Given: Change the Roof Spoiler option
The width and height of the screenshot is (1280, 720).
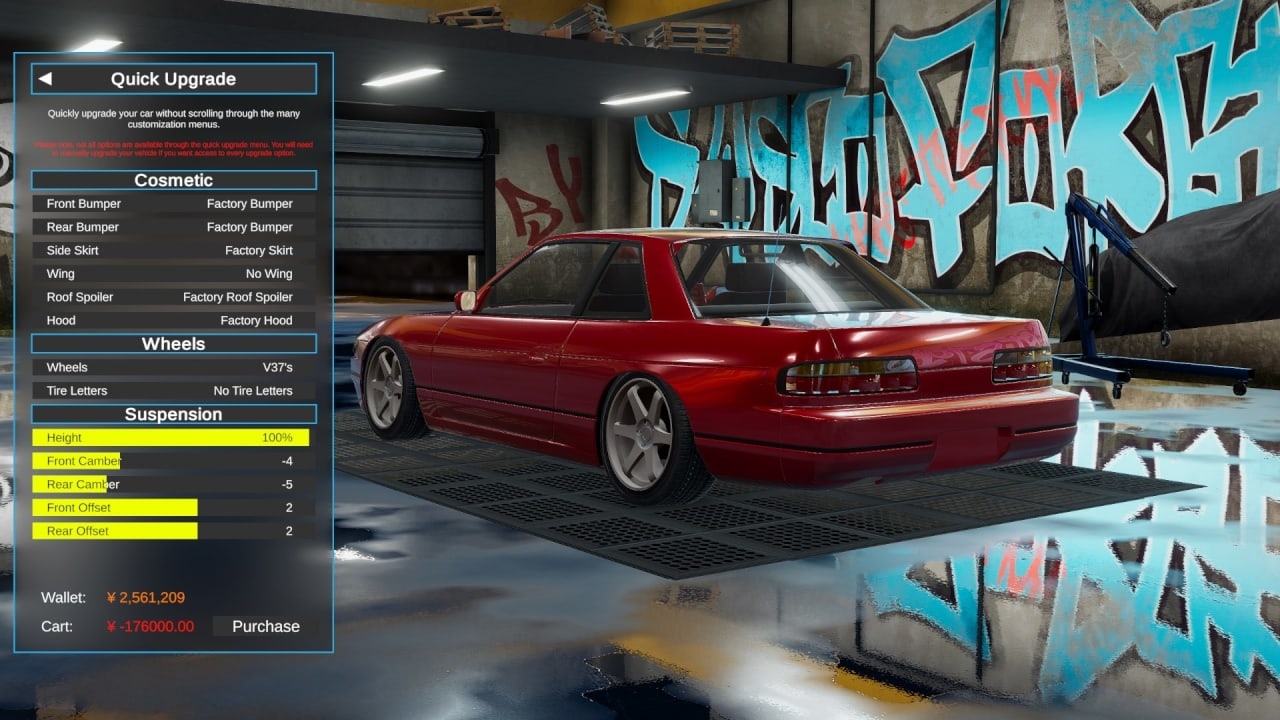Looking at the screenshot, I should click(173, 297).
